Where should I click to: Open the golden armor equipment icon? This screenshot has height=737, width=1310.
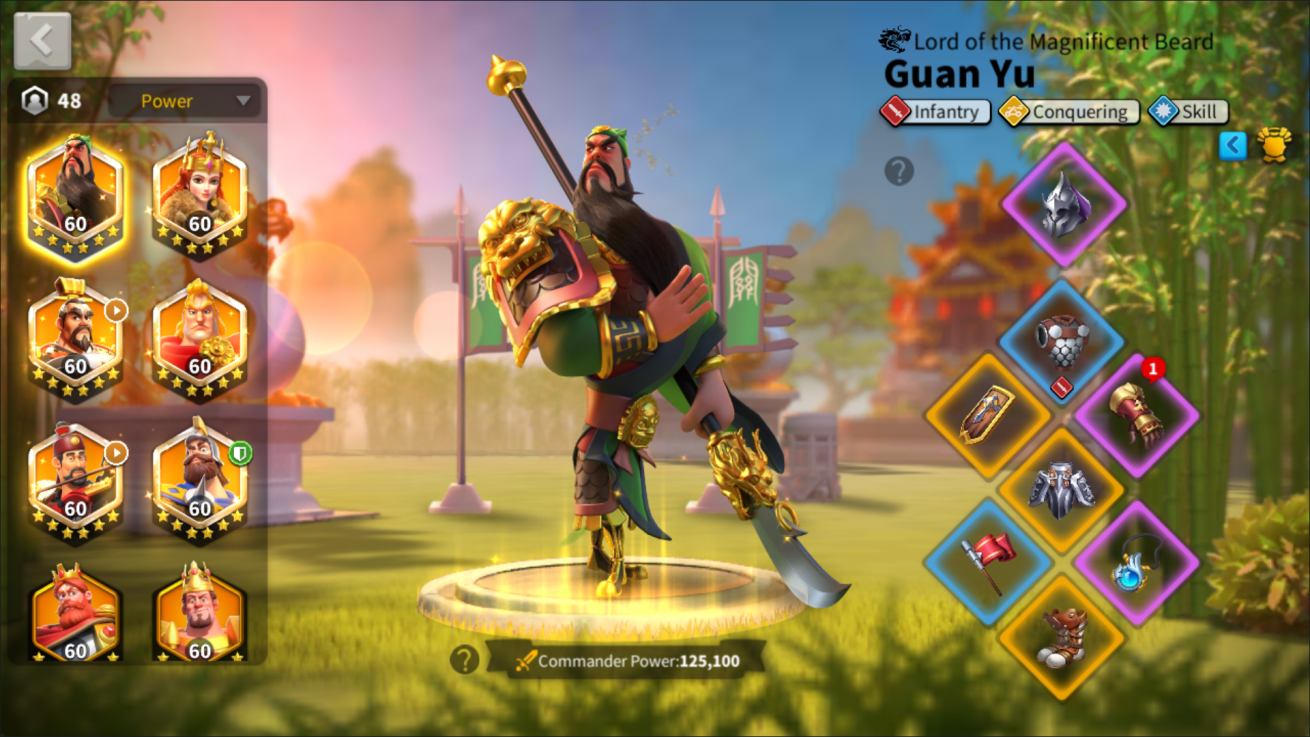1274,146
